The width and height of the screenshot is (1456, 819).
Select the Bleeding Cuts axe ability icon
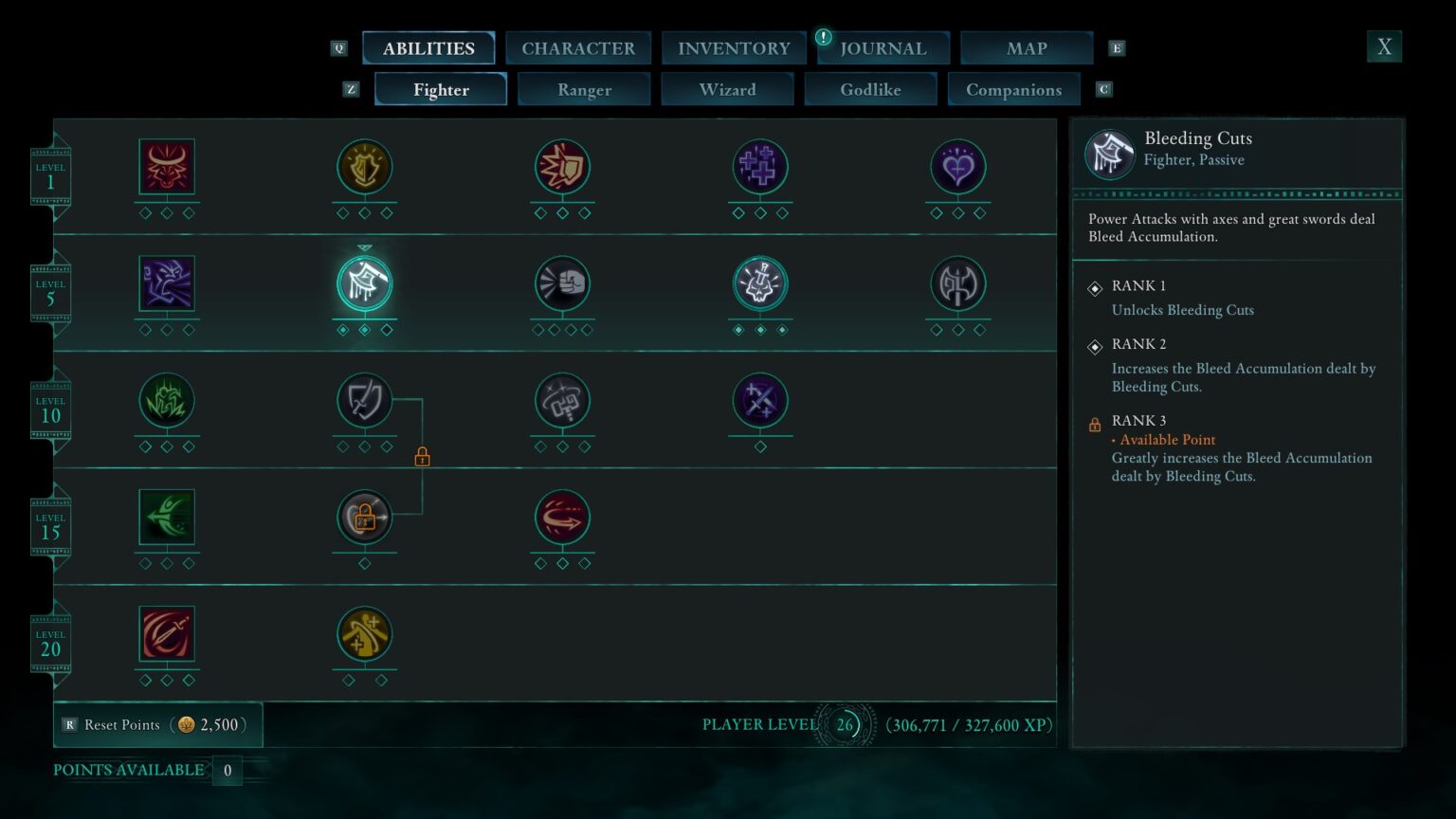coord(365,283)
